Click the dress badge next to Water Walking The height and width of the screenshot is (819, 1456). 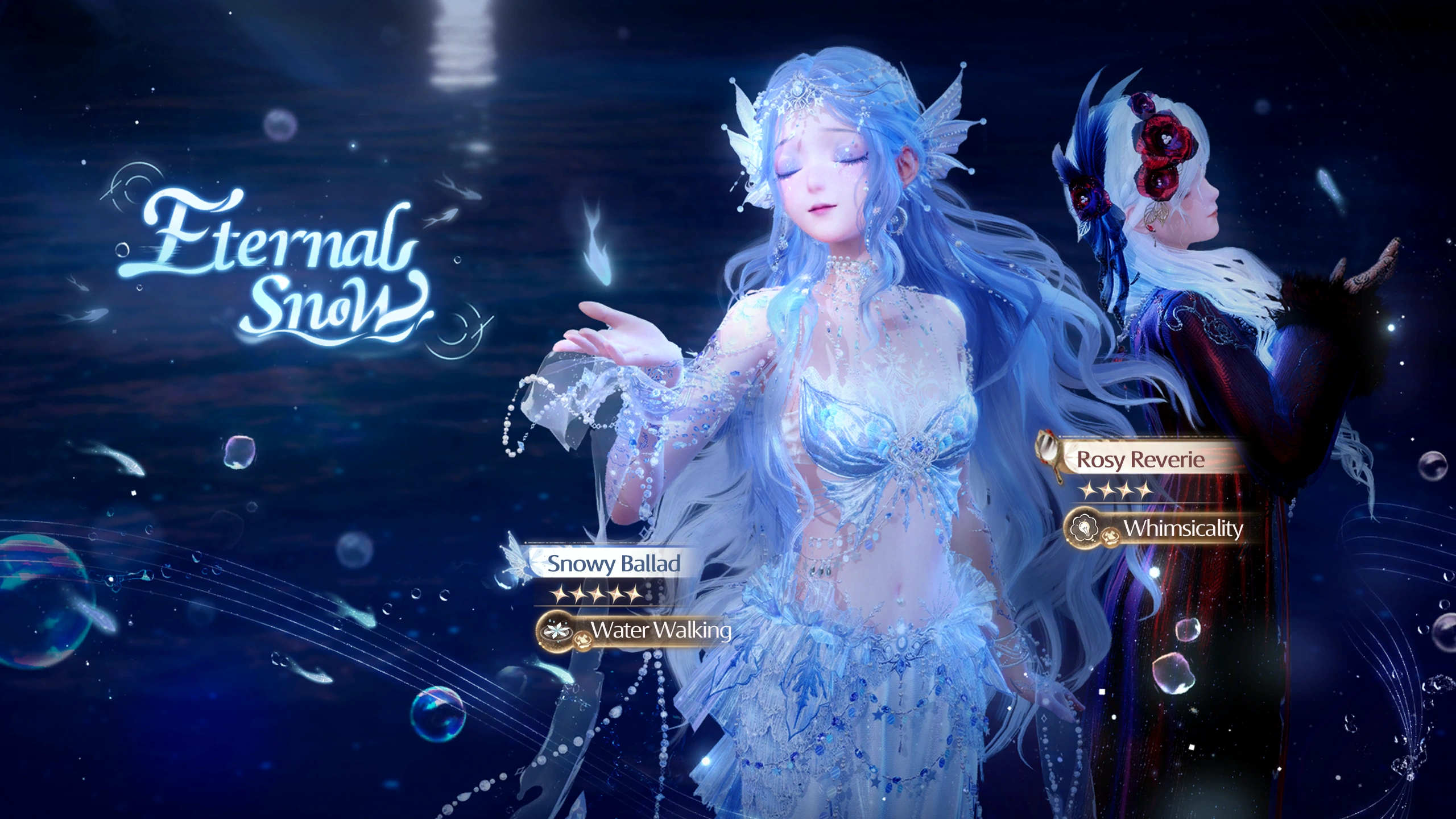(584, 640)
